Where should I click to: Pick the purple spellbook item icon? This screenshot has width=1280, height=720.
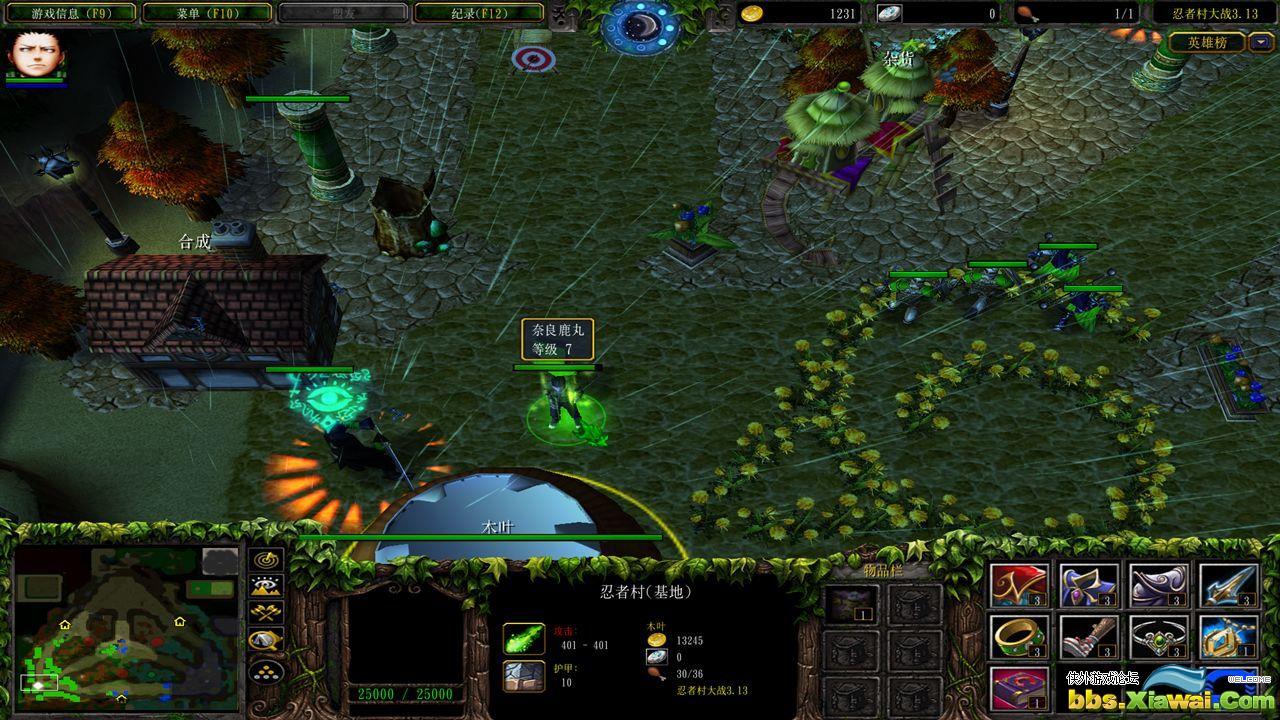pyautogui.click(x=1020, y=688)
